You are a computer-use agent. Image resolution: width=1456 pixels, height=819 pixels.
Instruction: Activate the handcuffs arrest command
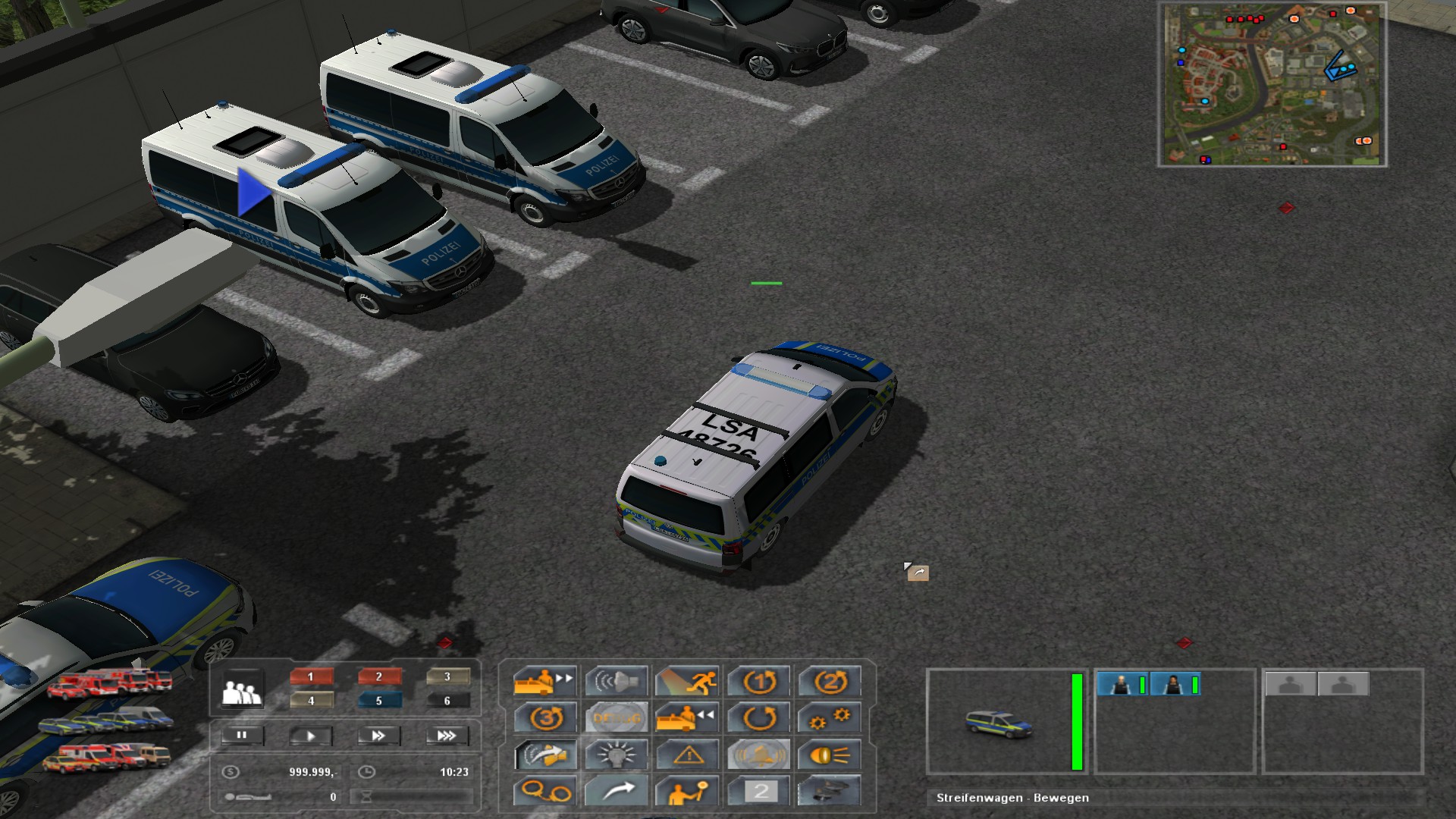[544, 792]
